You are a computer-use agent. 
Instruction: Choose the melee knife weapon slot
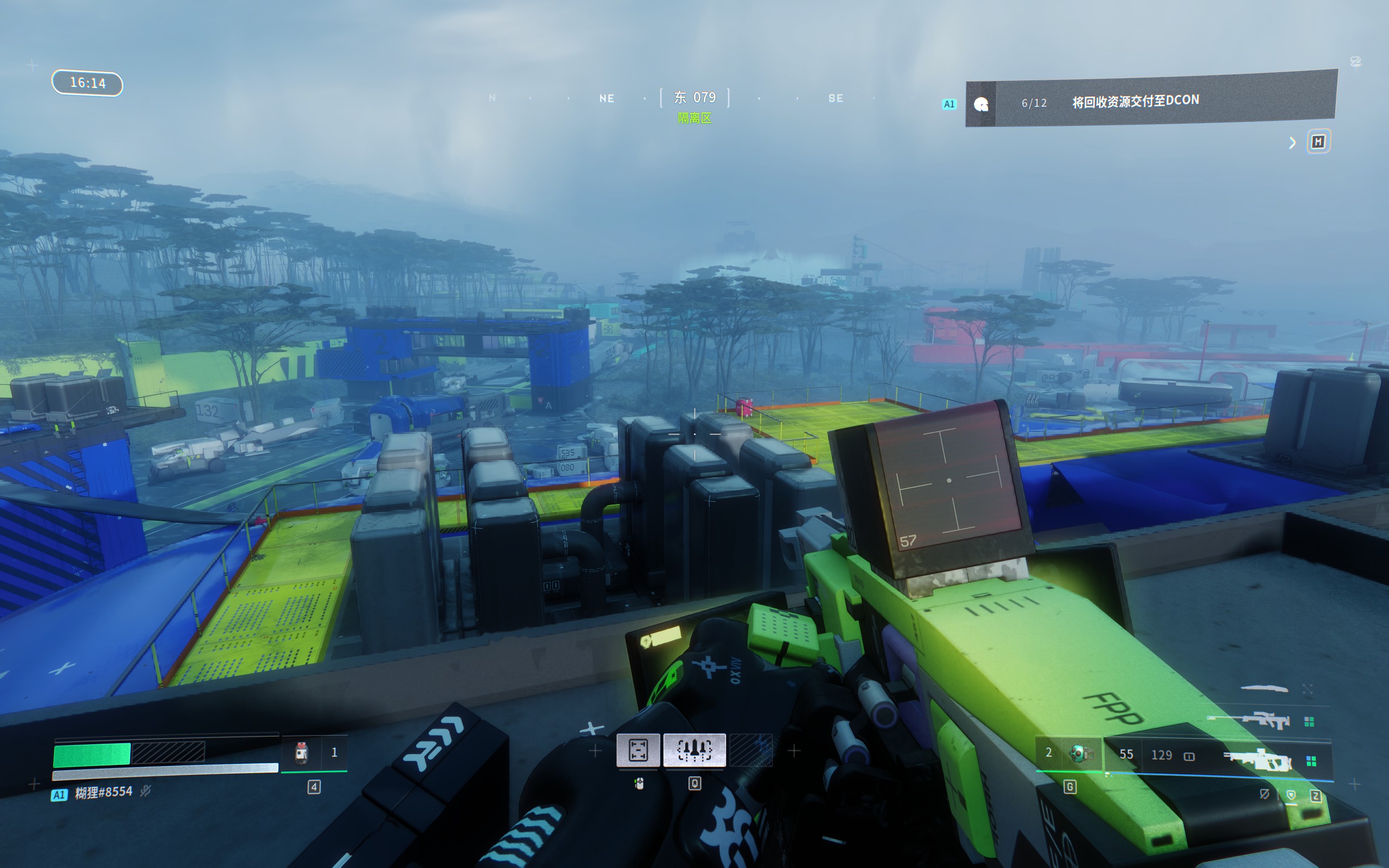click(x=1264, y=688)
